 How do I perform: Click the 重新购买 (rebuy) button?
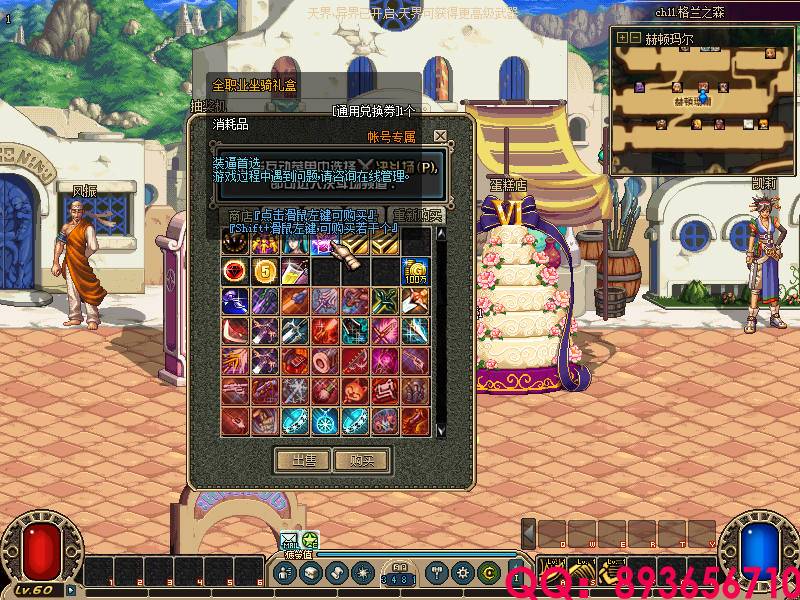(418, 215)
